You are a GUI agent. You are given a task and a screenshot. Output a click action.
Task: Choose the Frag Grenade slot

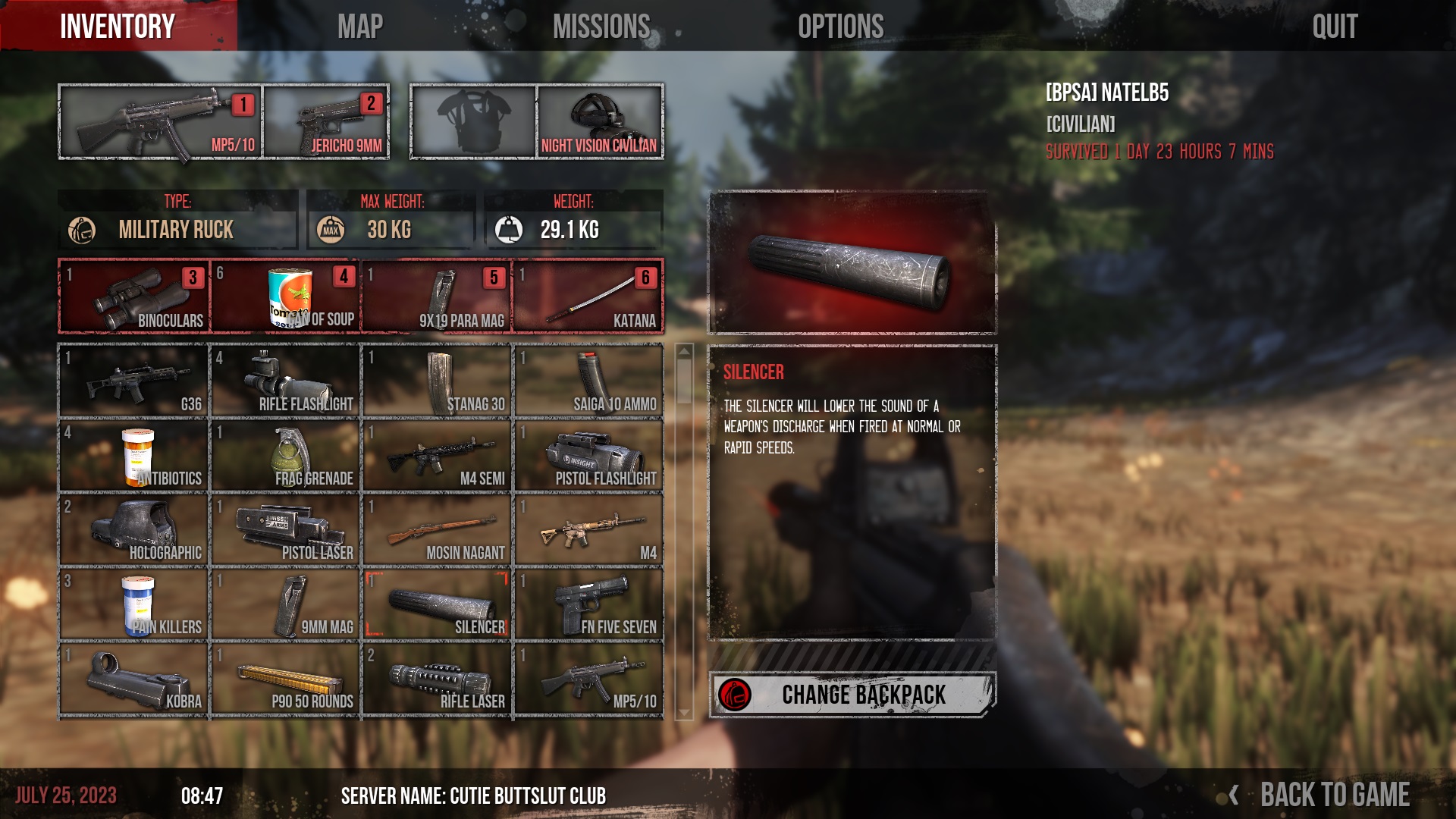(x=286, y=456)
